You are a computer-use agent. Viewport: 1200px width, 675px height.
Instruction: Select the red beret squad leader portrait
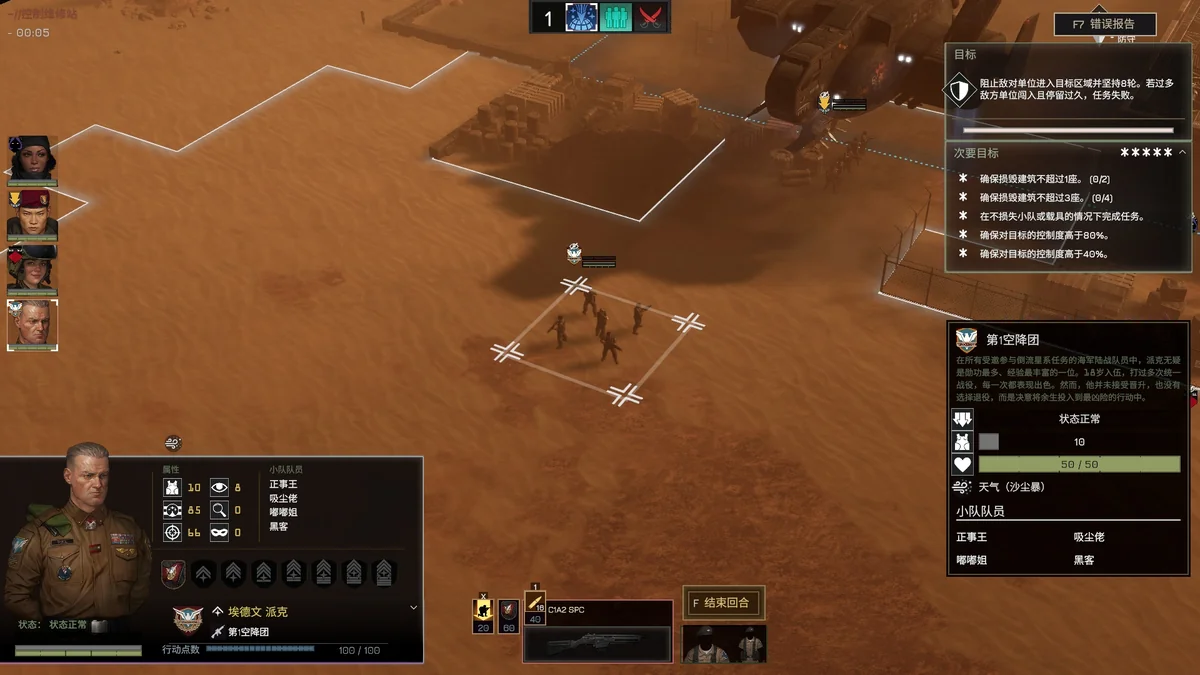32,213
